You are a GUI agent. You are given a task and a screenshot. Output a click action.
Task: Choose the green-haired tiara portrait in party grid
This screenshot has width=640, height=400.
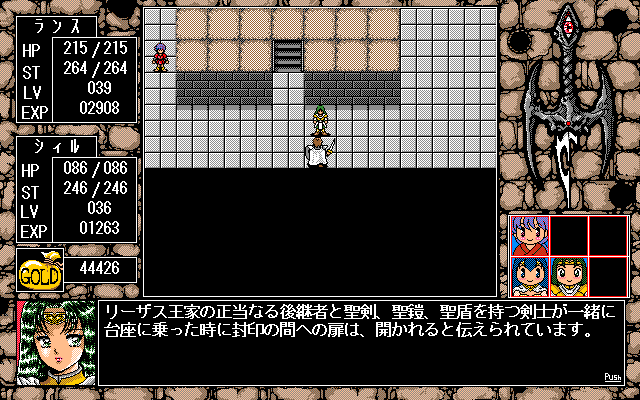[568, 275]
